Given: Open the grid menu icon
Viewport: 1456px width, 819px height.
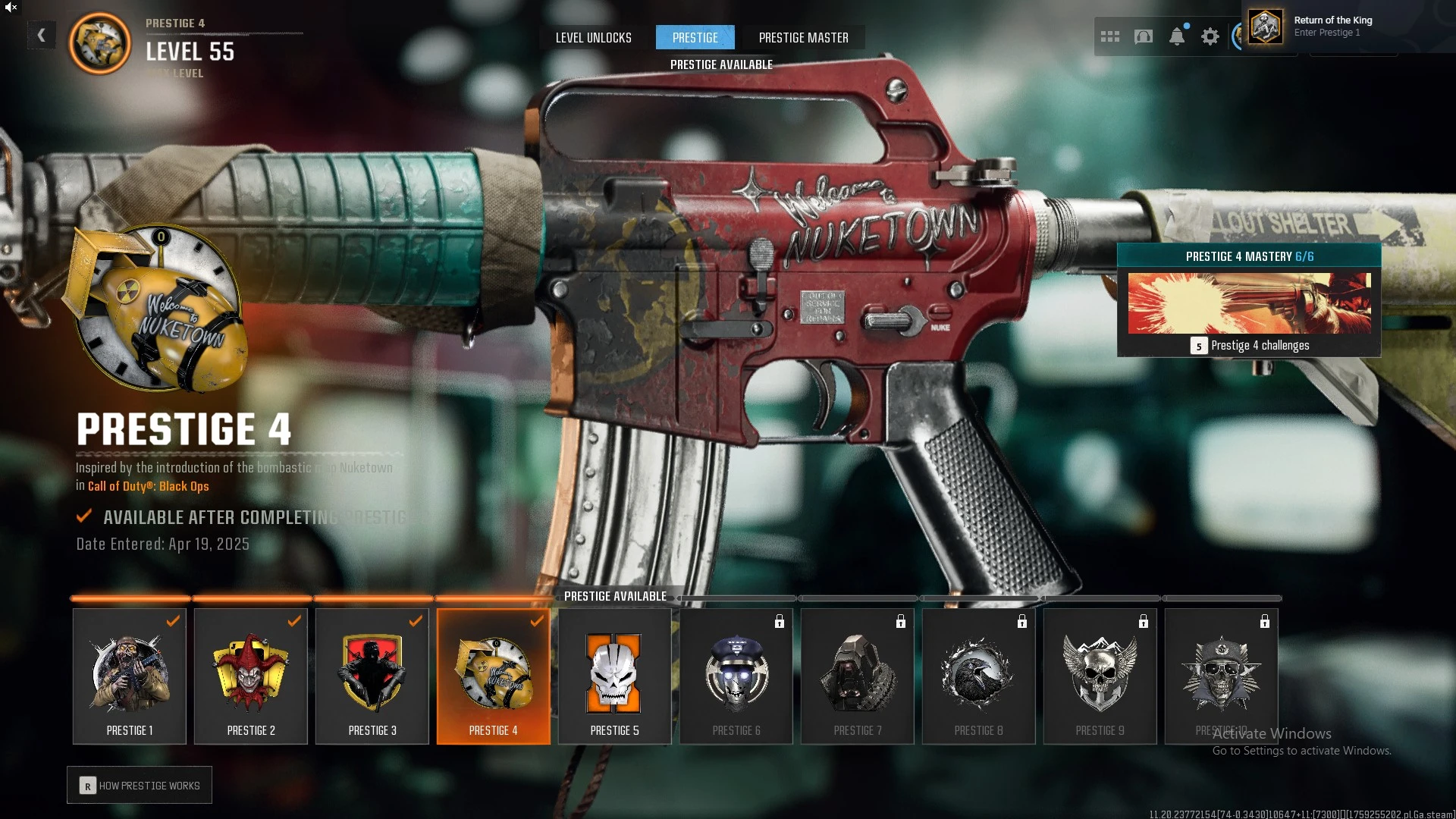Looking at the screenshot, I should 1109,36.
